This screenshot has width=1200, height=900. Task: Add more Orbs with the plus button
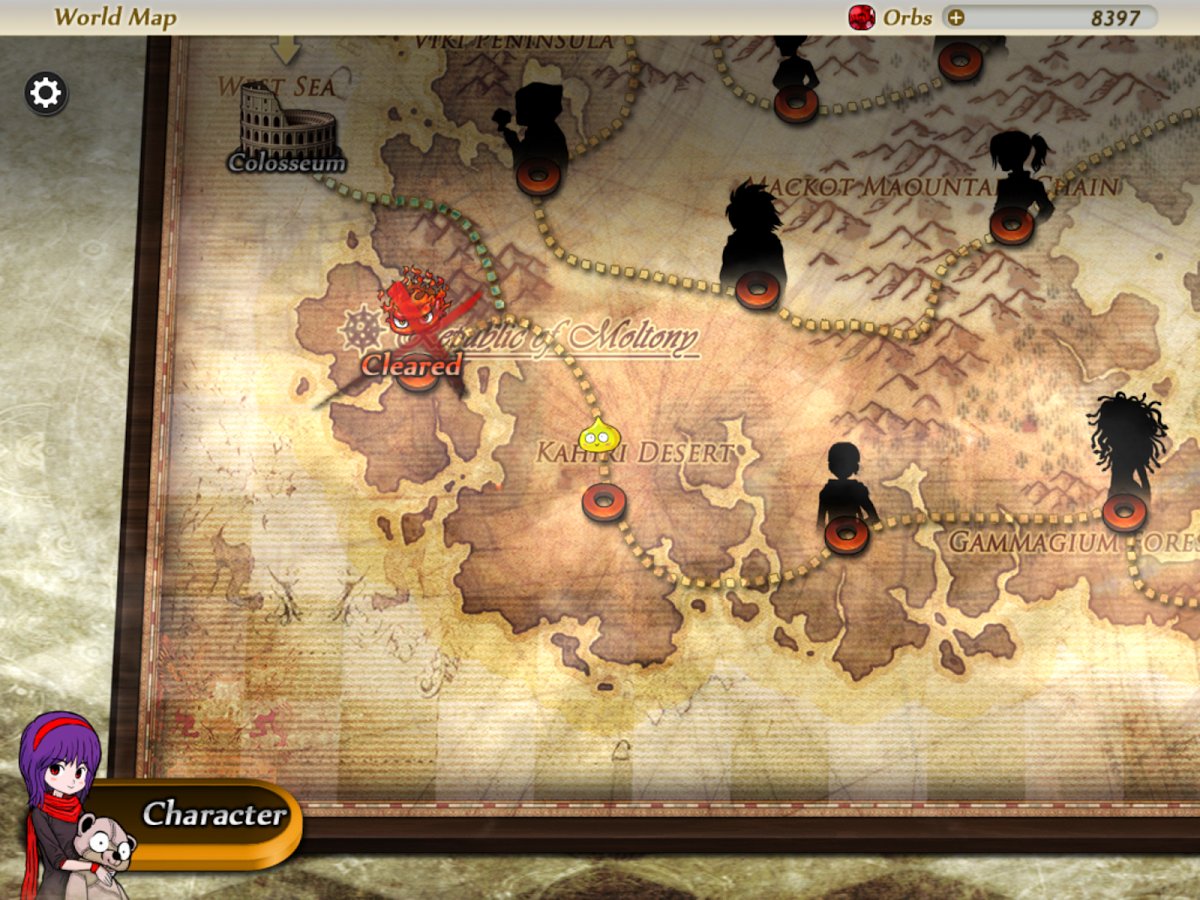click(956, 17)
